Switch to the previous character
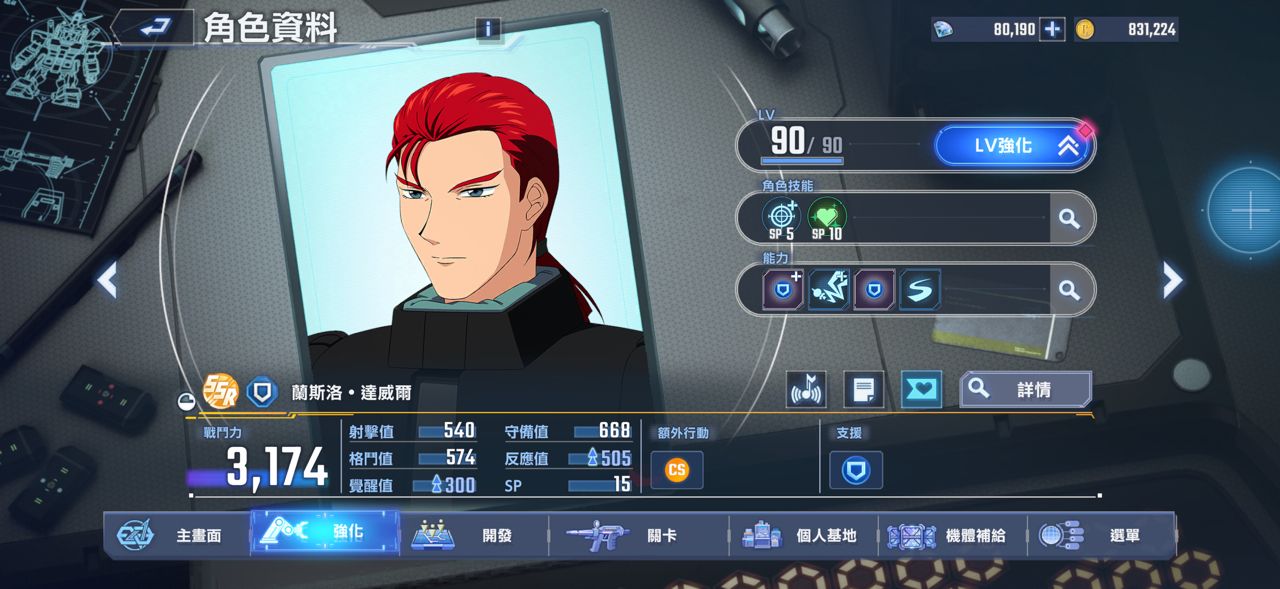 pos(107,280)
